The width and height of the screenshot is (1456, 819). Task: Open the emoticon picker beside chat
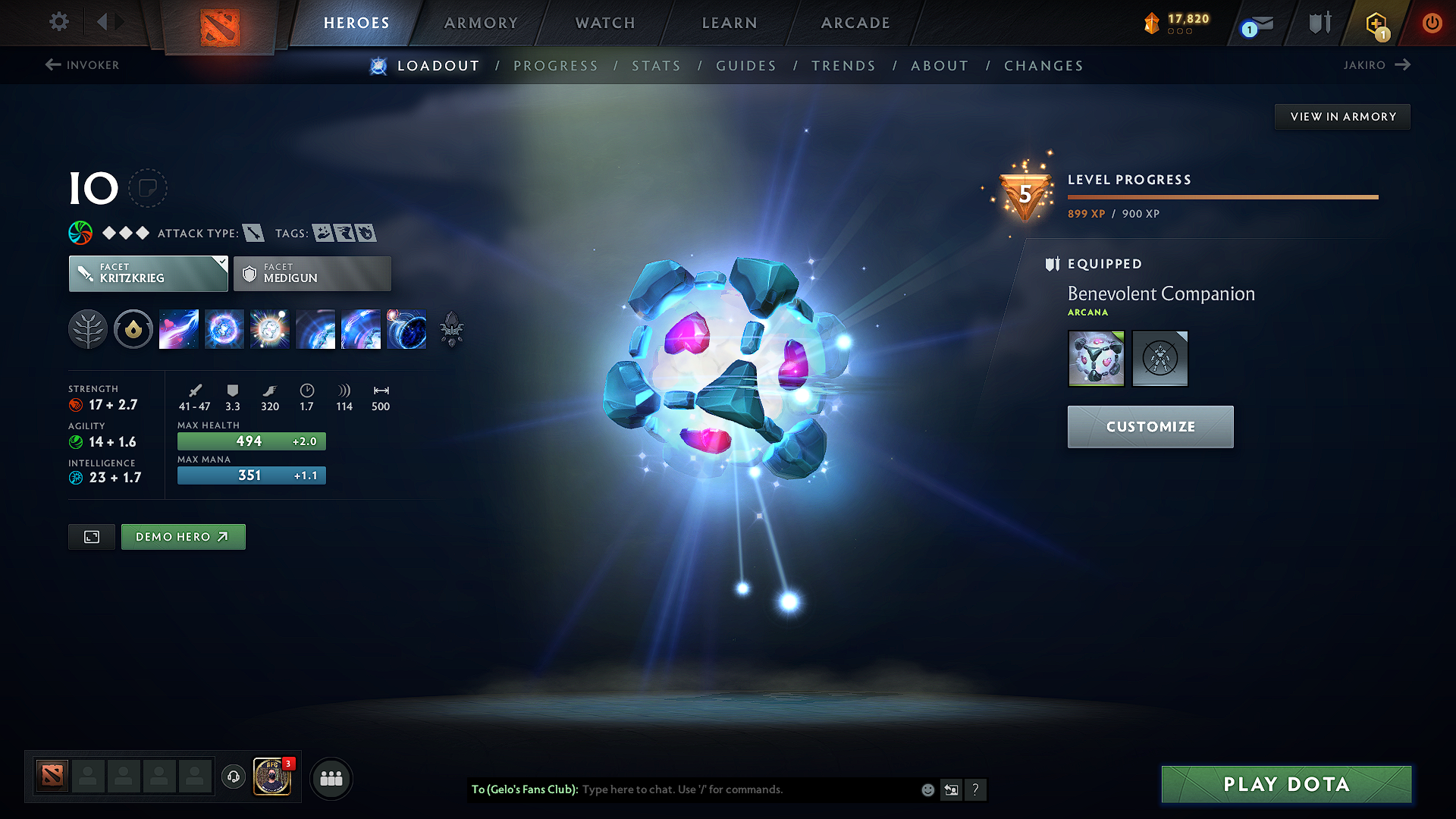click(927, 789)
